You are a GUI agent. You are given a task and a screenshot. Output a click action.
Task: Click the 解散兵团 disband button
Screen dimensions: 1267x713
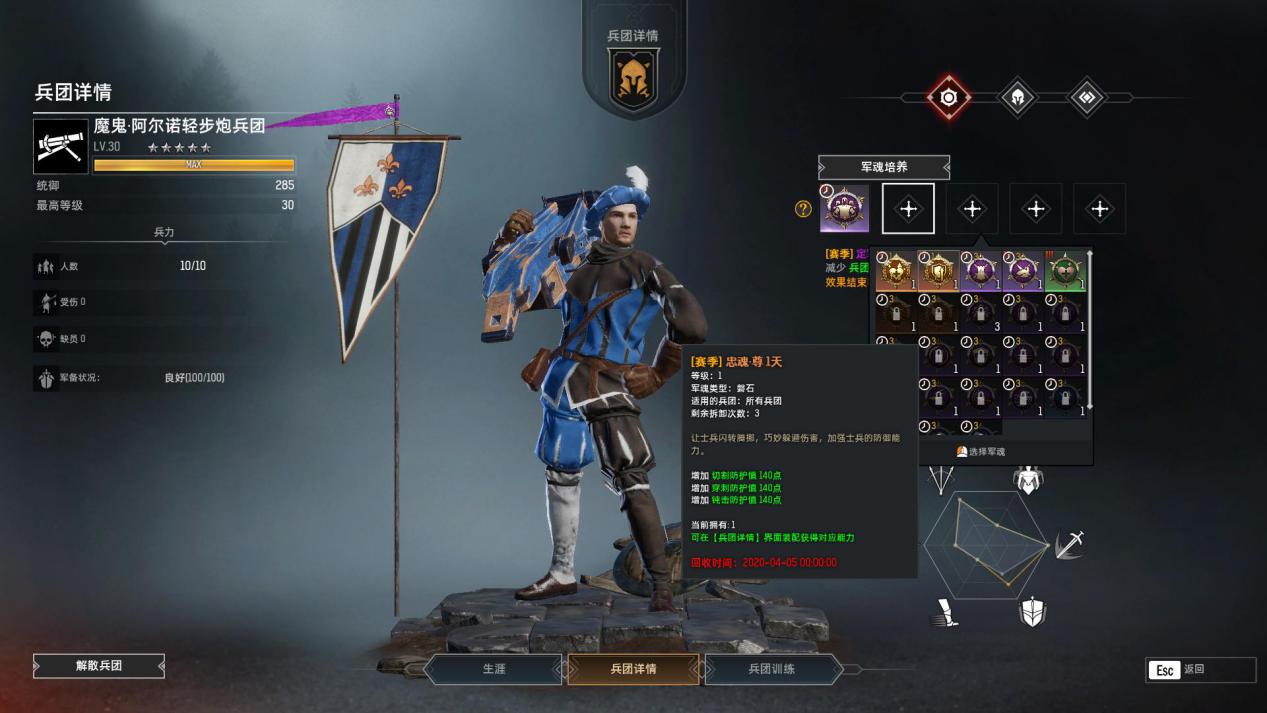point(99,666)
